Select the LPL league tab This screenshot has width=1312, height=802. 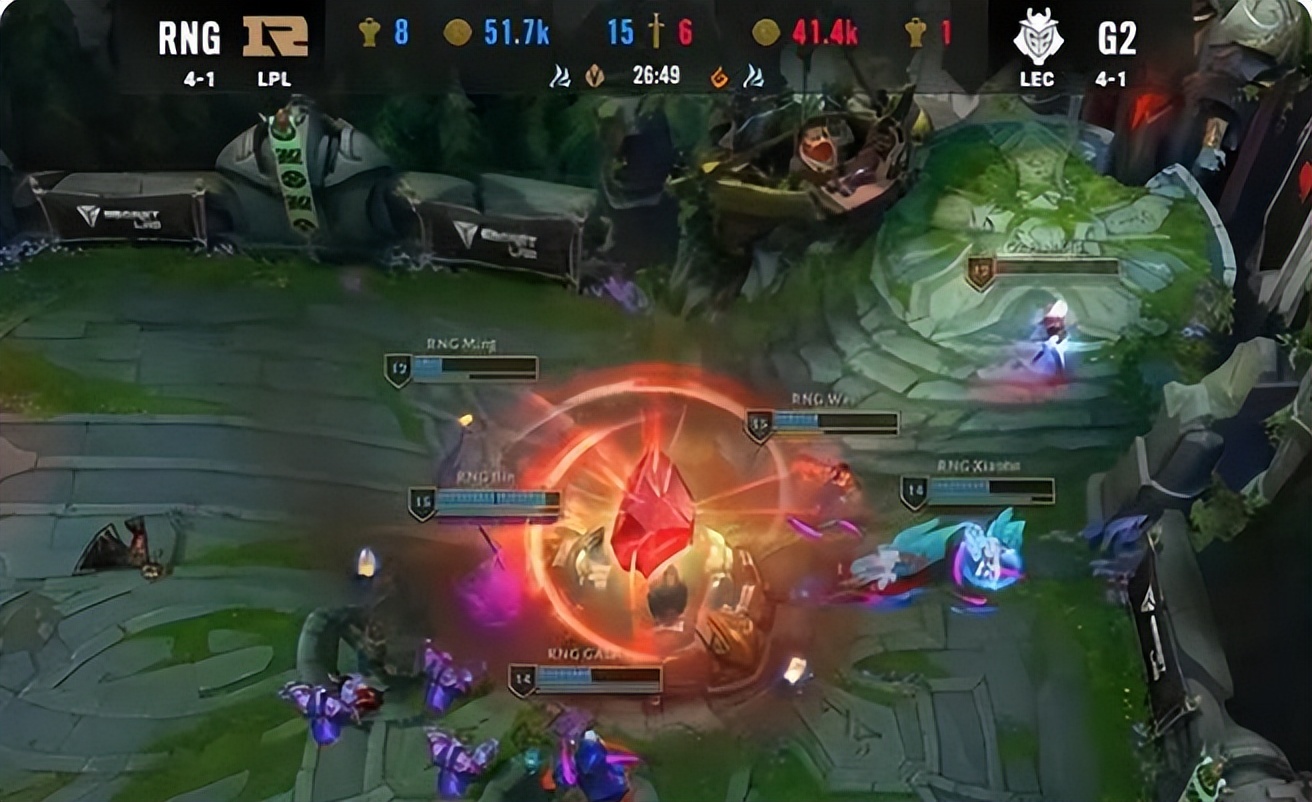272,79
